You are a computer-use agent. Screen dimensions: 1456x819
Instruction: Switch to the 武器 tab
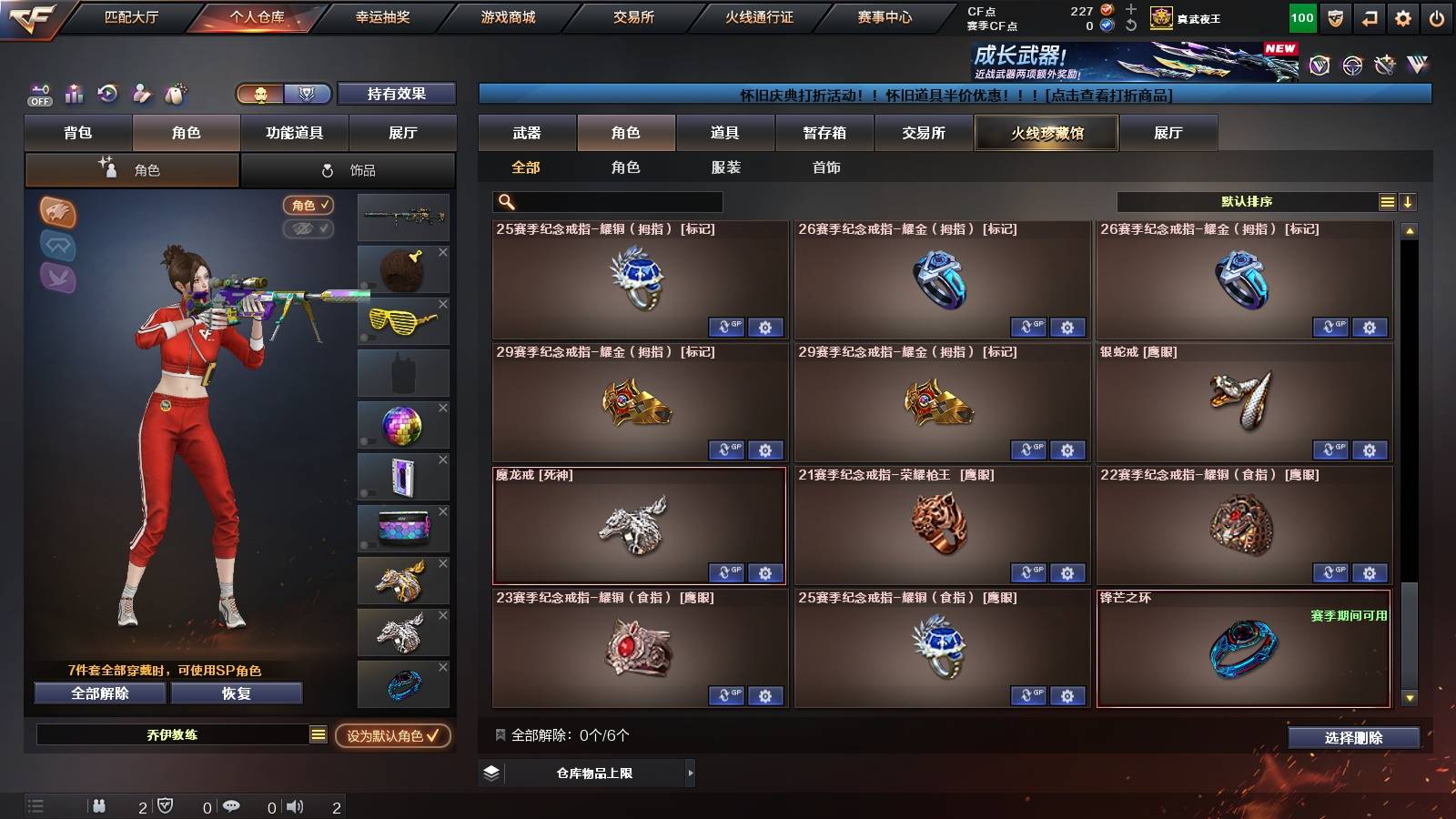[x=528, y=132]
